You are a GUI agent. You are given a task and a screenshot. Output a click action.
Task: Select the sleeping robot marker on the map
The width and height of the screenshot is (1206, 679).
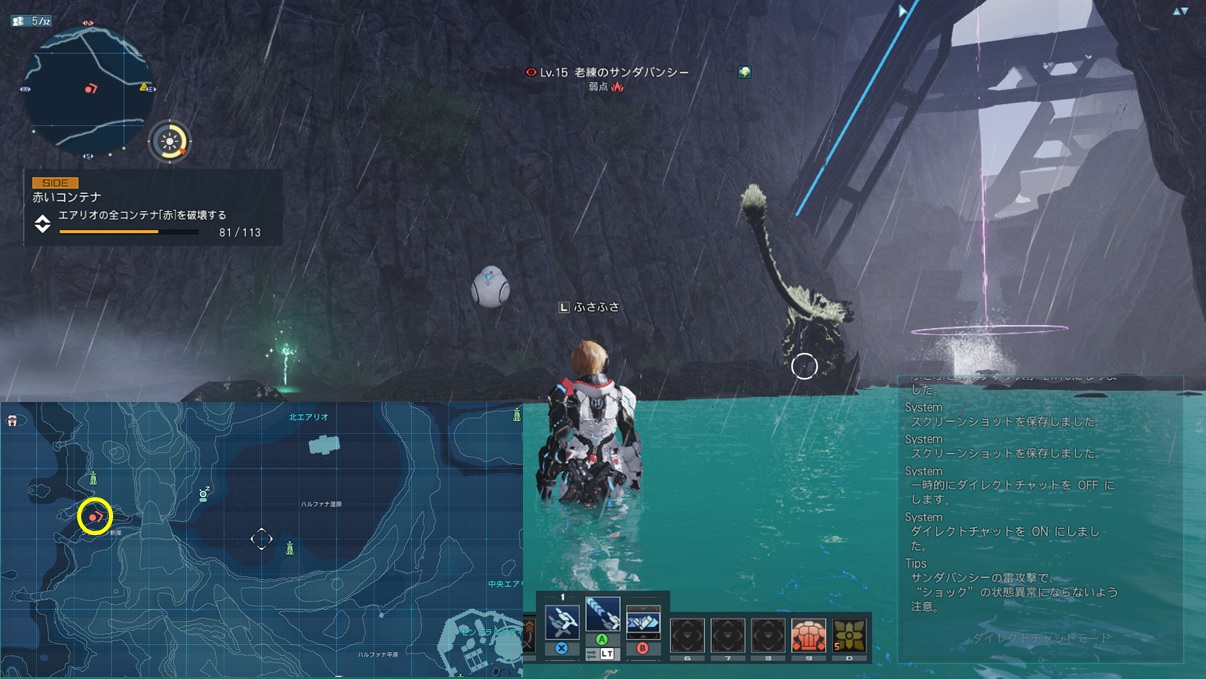point(204,493)
